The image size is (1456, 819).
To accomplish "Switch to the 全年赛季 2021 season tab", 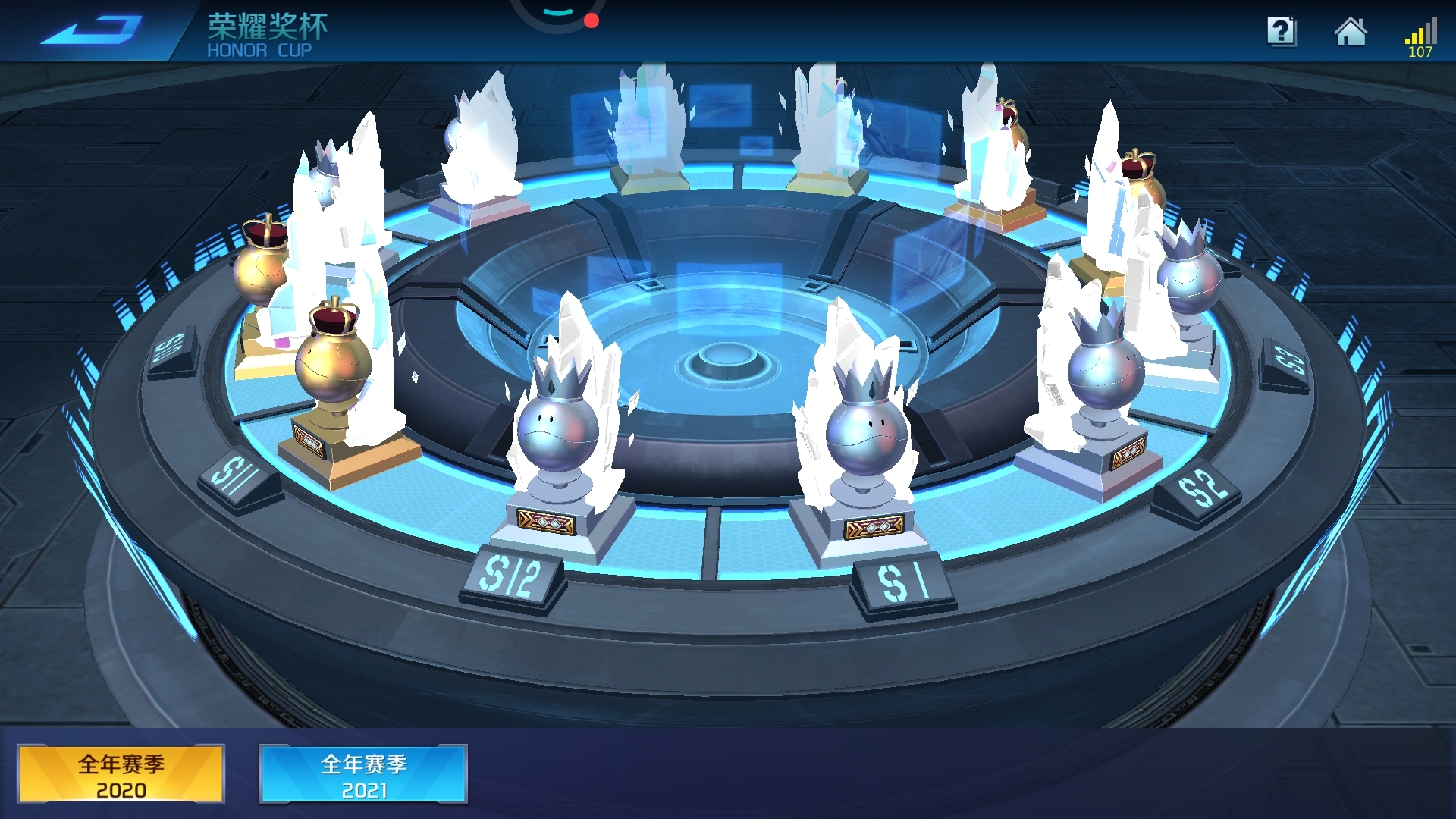I will click(x=364, y=773).
